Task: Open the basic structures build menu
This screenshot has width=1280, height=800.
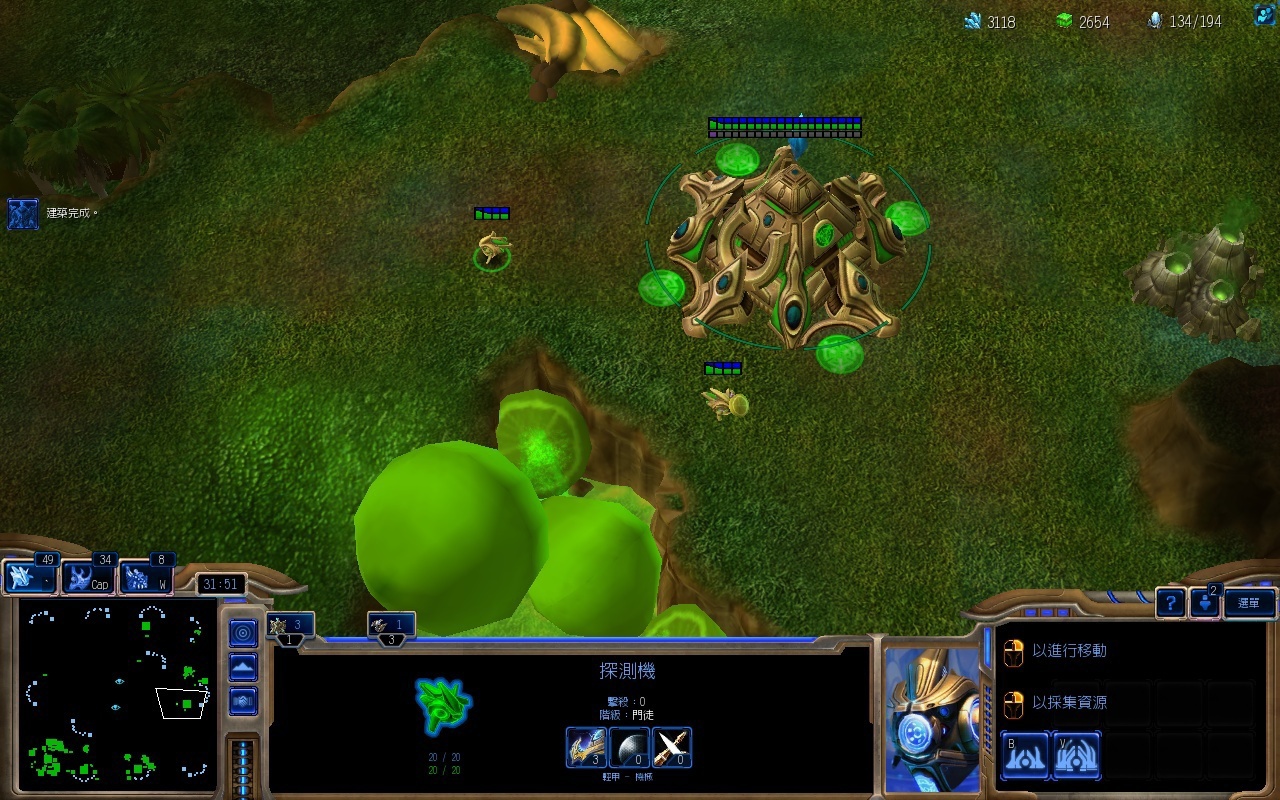Action: [x=1024, y=755]
